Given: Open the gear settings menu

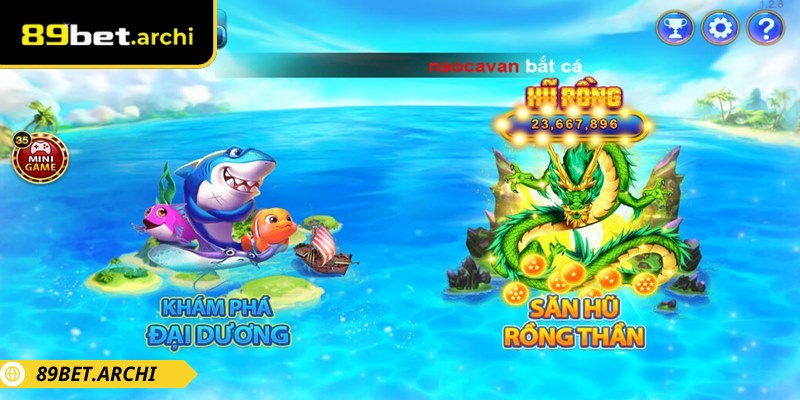Looking at the screenshot, I should coord(720,27).
